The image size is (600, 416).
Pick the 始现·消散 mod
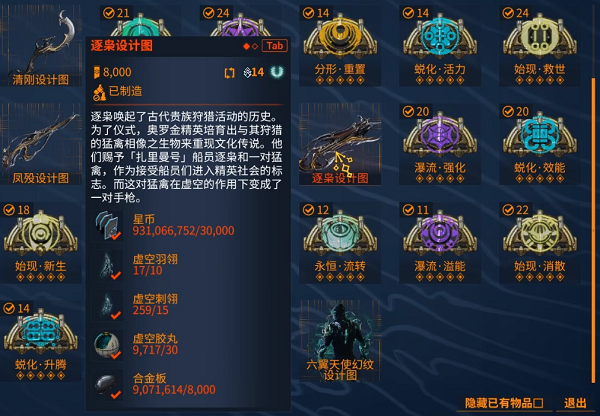pos(540,241)
